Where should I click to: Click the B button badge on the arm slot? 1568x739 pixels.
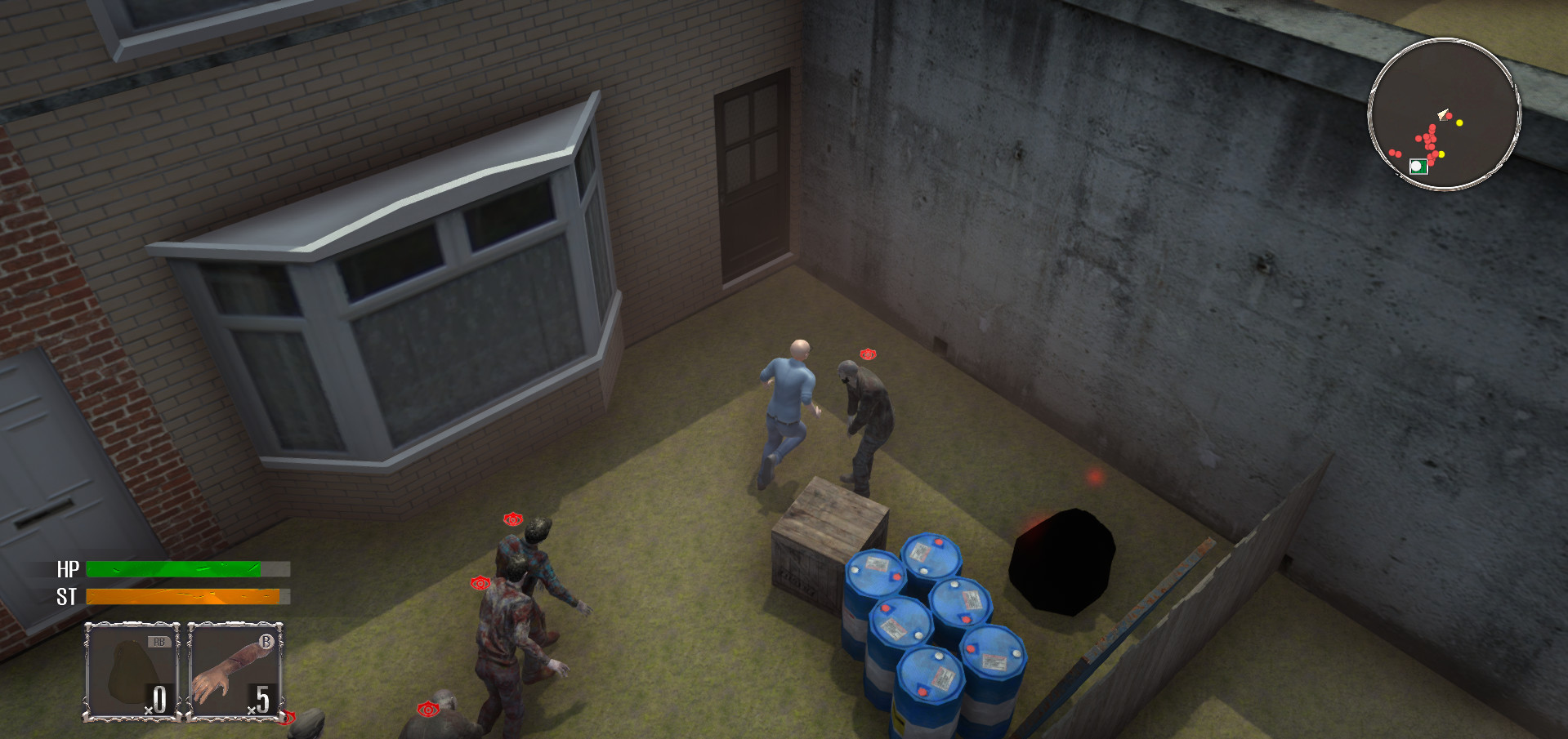coord(266,643)
